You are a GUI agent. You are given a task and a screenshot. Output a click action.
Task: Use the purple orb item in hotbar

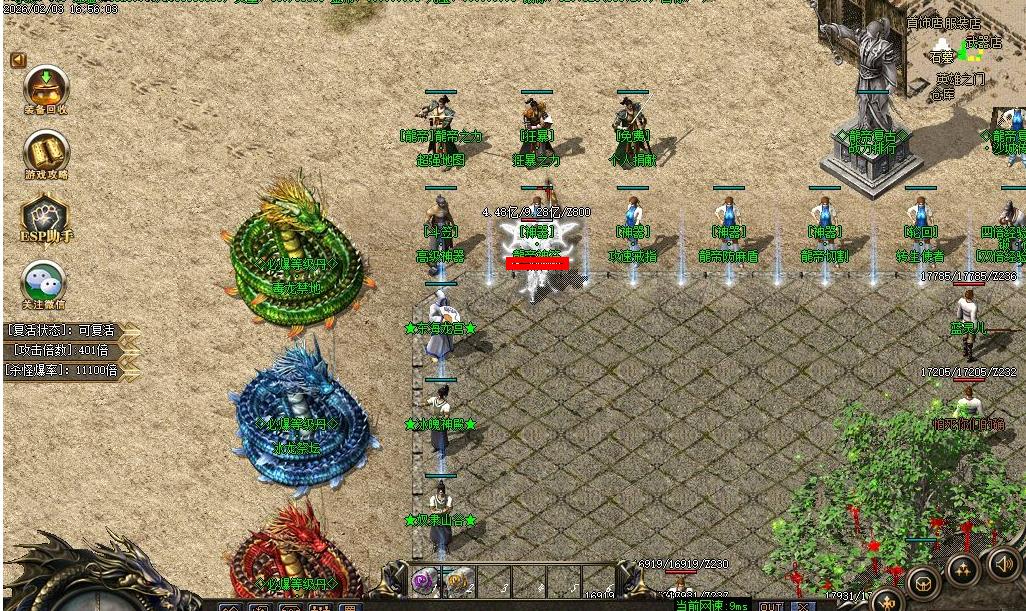click(424, 581)
